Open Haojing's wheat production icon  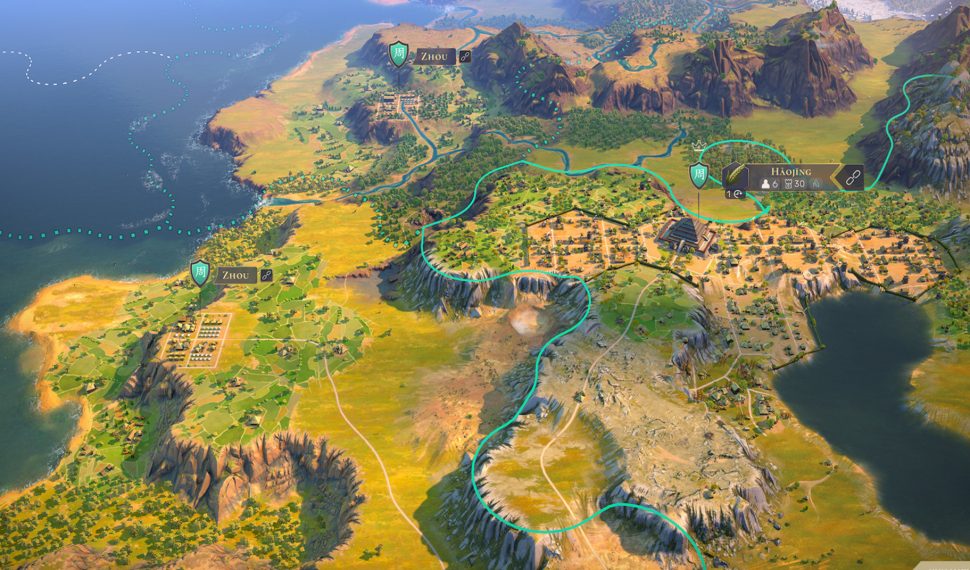pyautogui.click(x=735, y=177)
